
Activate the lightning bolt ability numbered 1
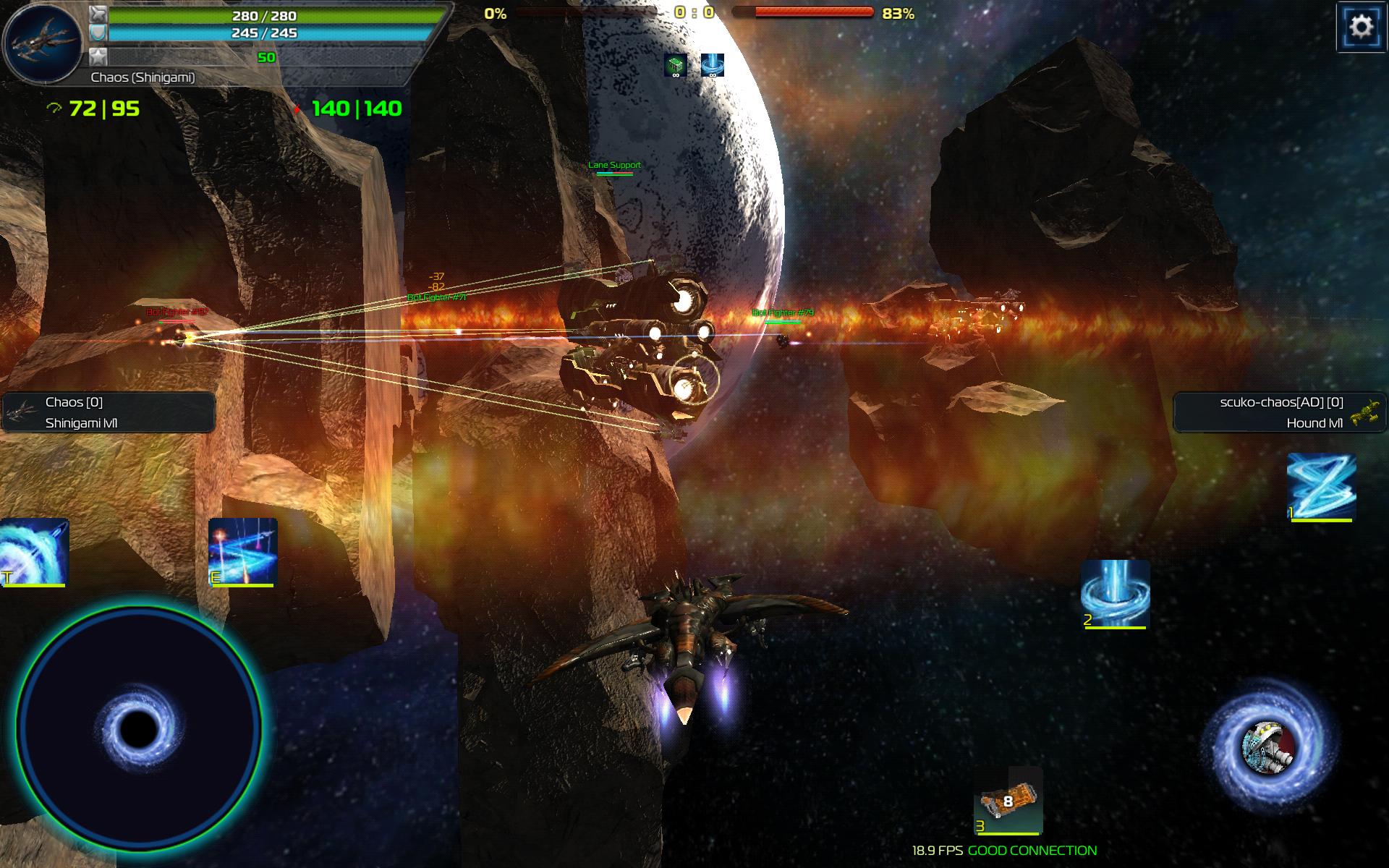pyautogui.click(x=1321, y=487)
